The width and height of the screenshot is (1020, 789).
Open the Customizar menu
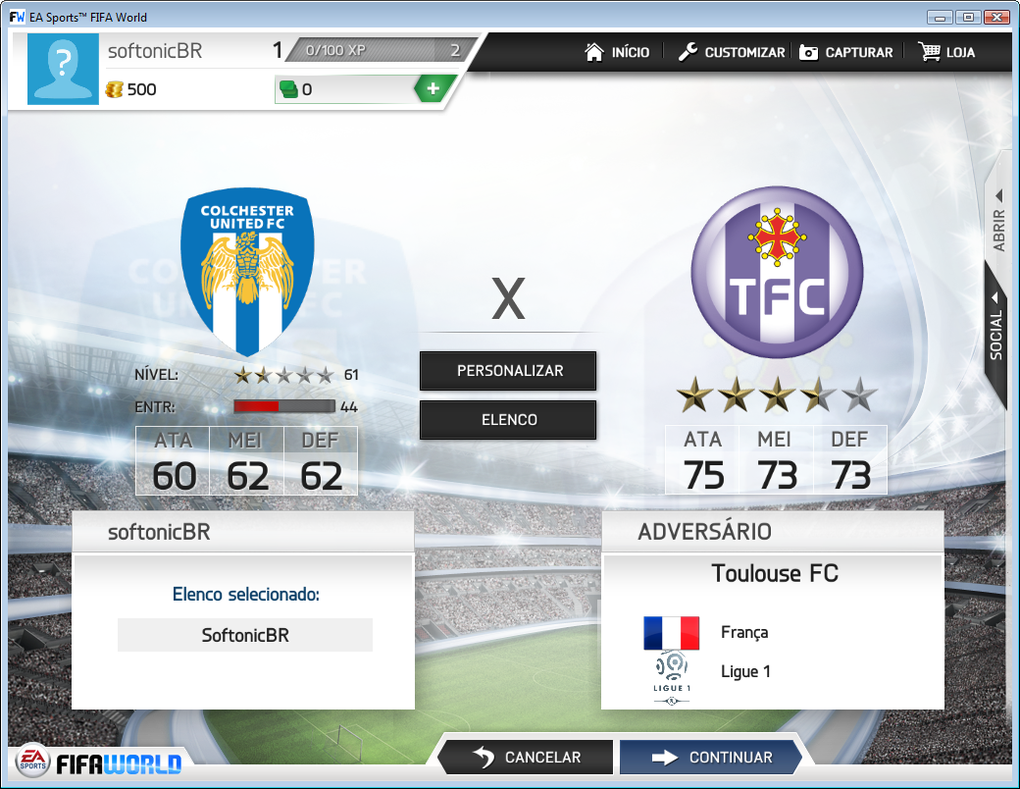click(x=731, y=52)
